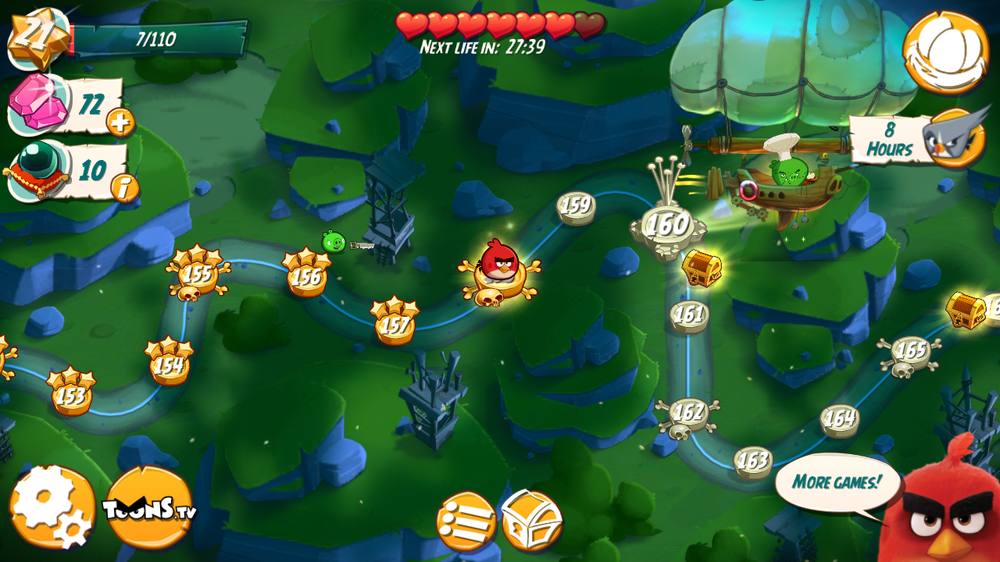
Task: Choose level 163 node
Action: pos(752,461)
